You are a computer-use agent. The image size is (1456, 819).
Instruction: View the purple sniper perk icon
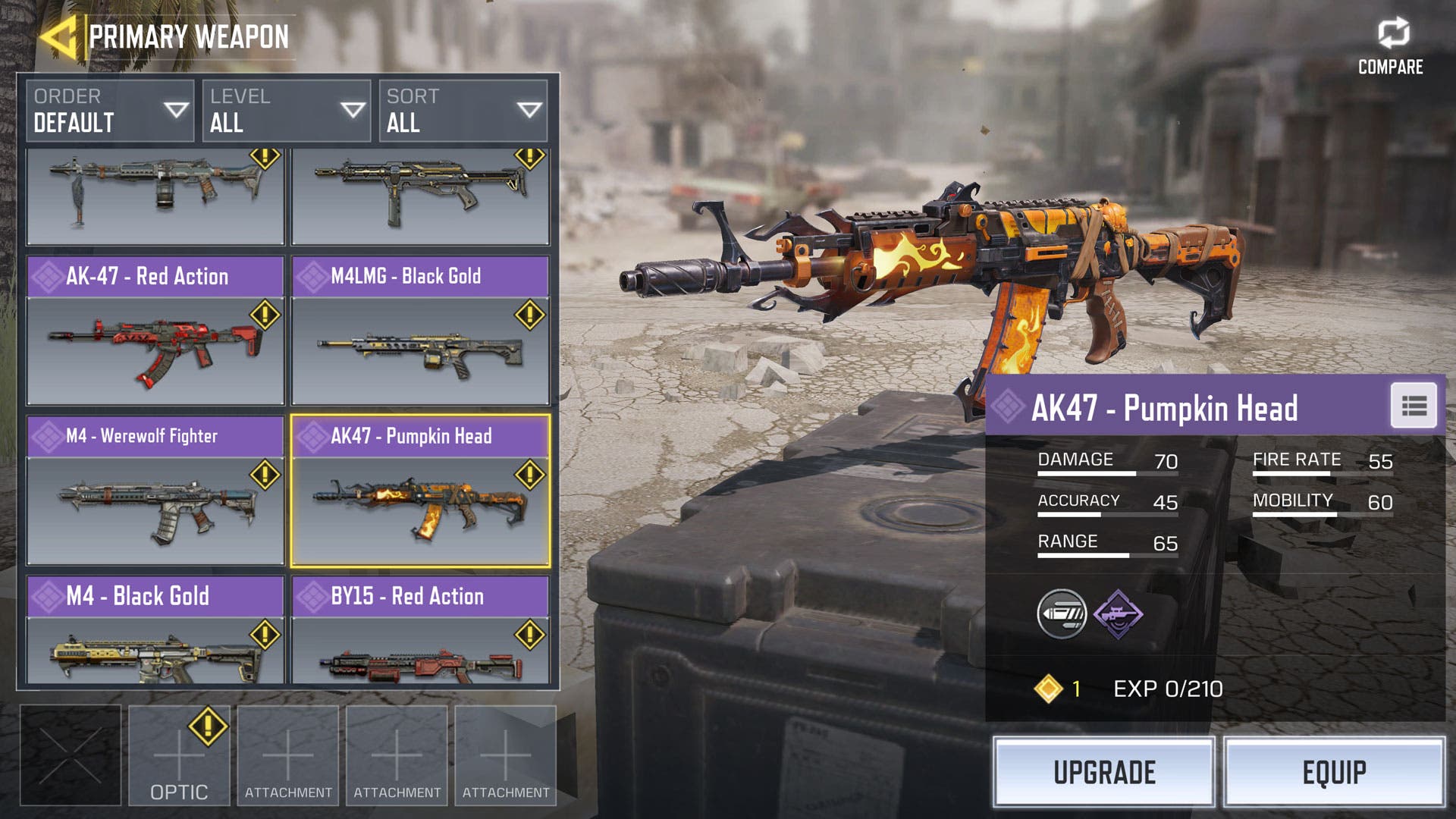coord(1118,614)
